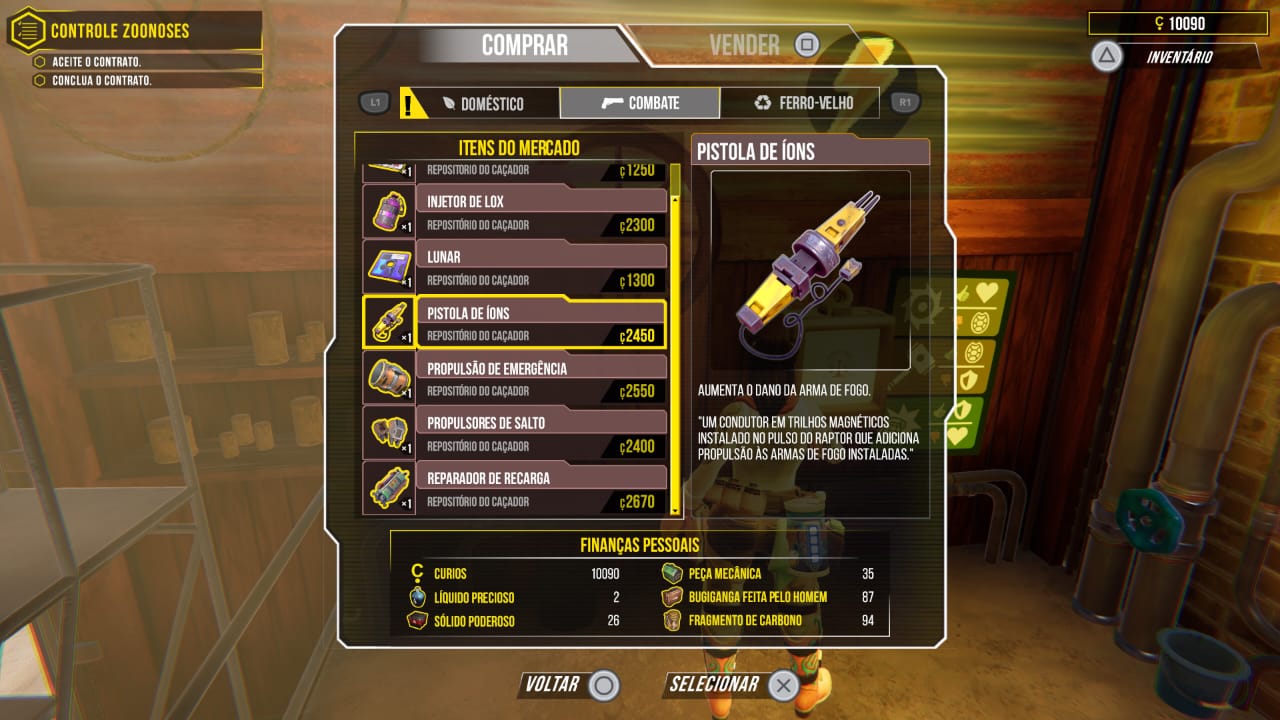1280x720 pixels.
Task: Click the Reparador de Recarga item icon
Action: click(x=388, y=488)
